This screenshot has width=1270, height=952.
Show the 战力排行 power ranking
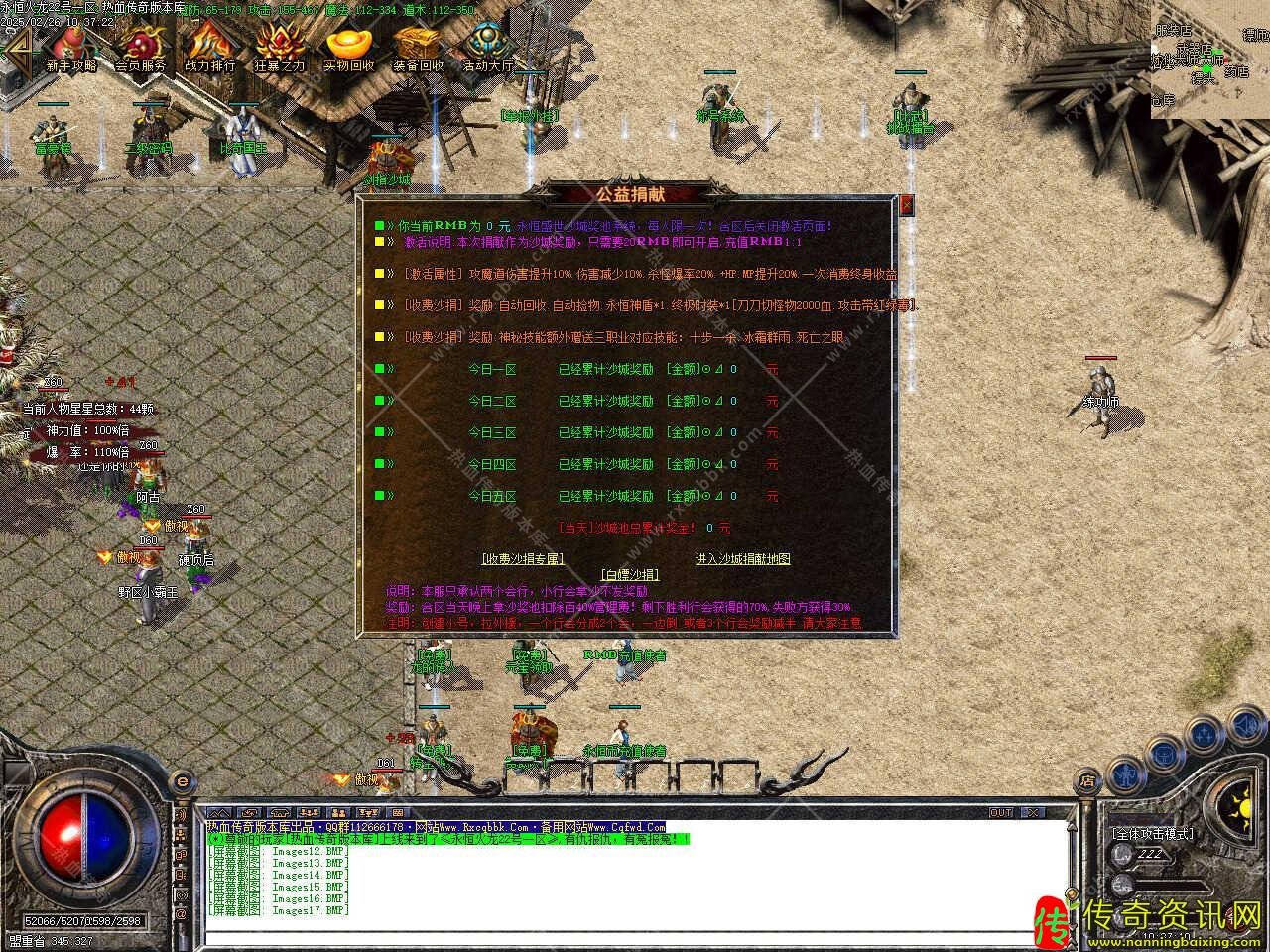click(209, 47)
